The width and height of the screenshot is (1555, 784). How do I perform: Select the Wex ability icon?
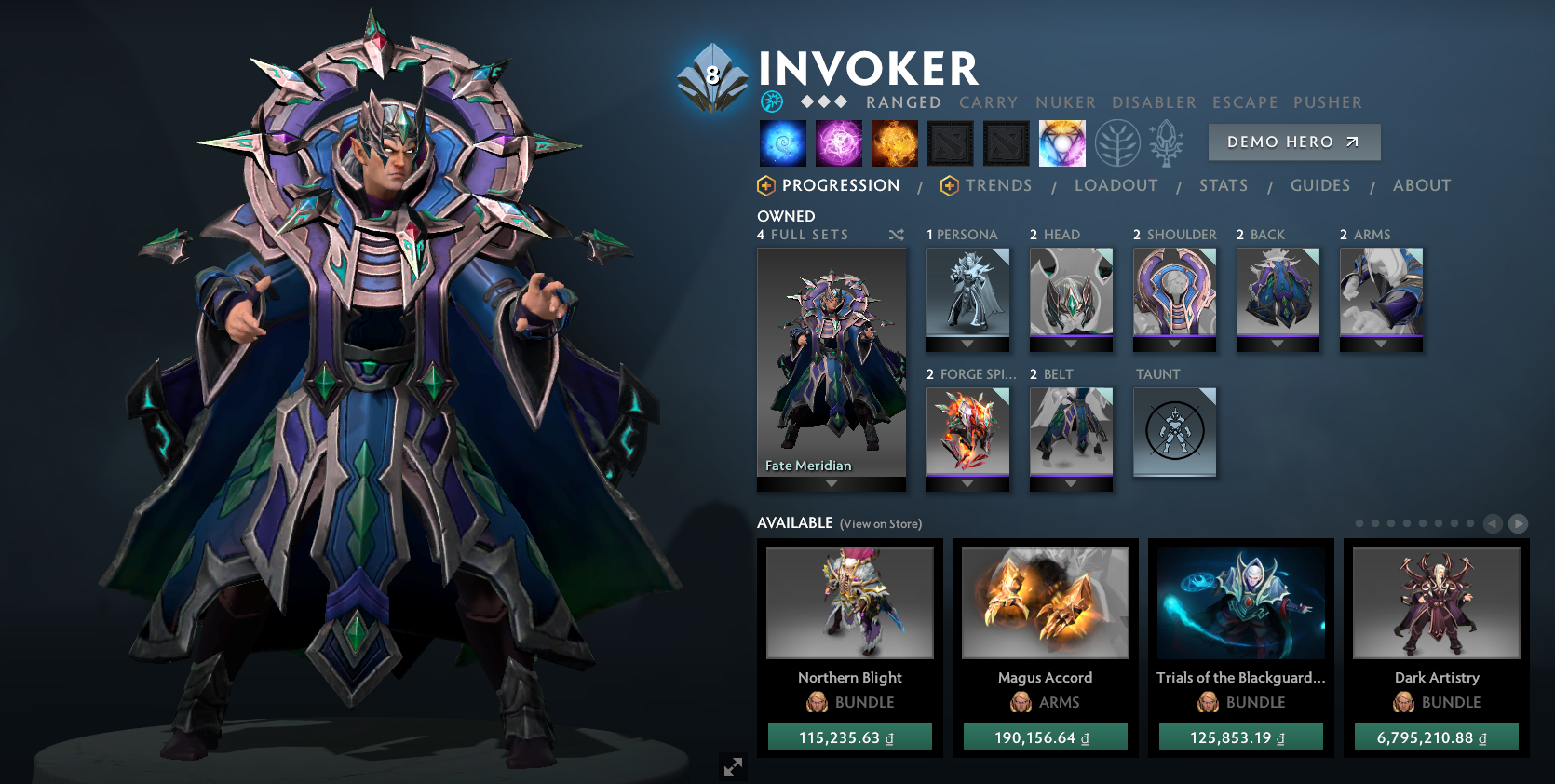pos(838,142)
